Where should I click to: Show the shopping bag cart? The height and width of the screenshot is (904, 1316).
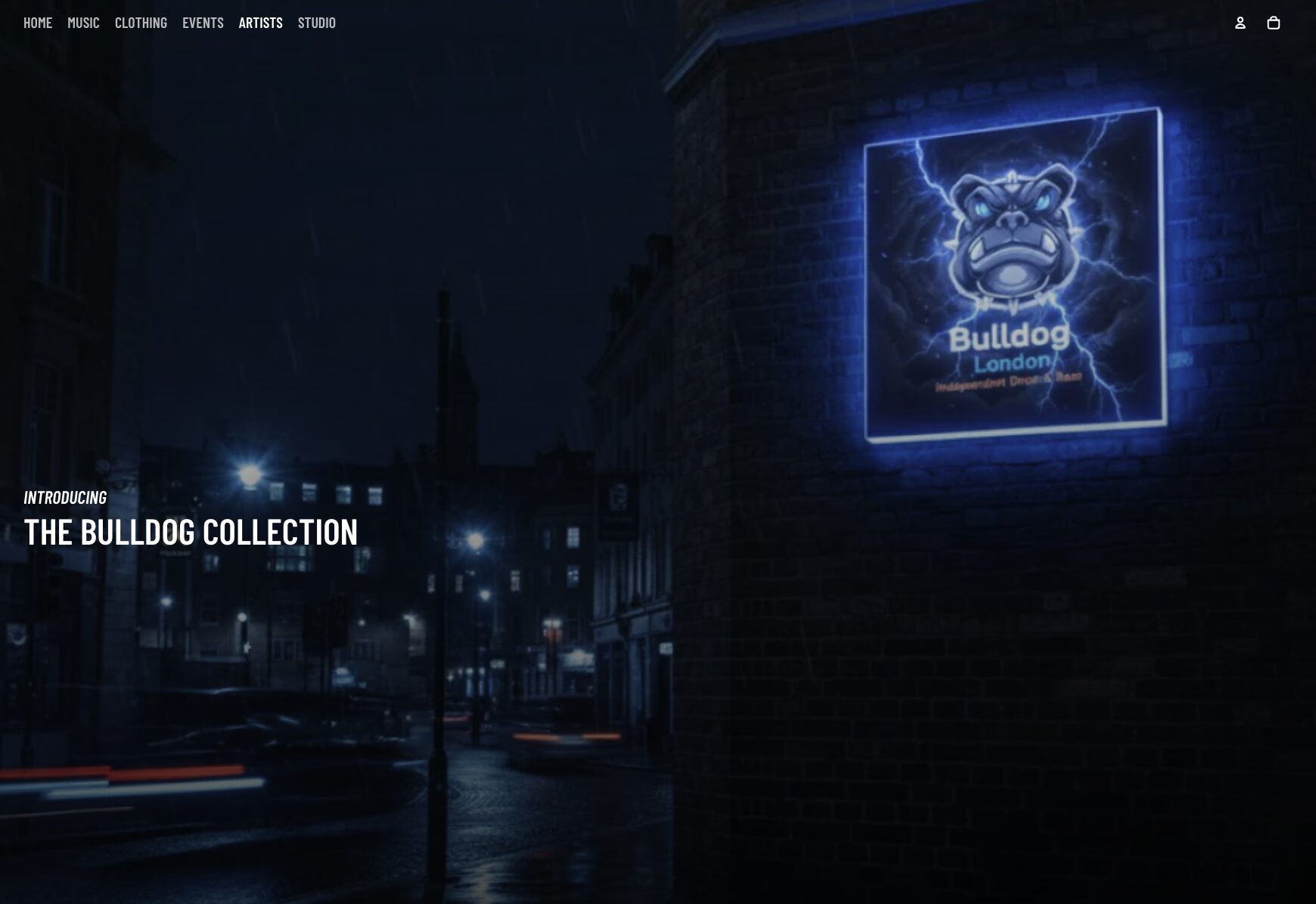(x=1273, y=23)
